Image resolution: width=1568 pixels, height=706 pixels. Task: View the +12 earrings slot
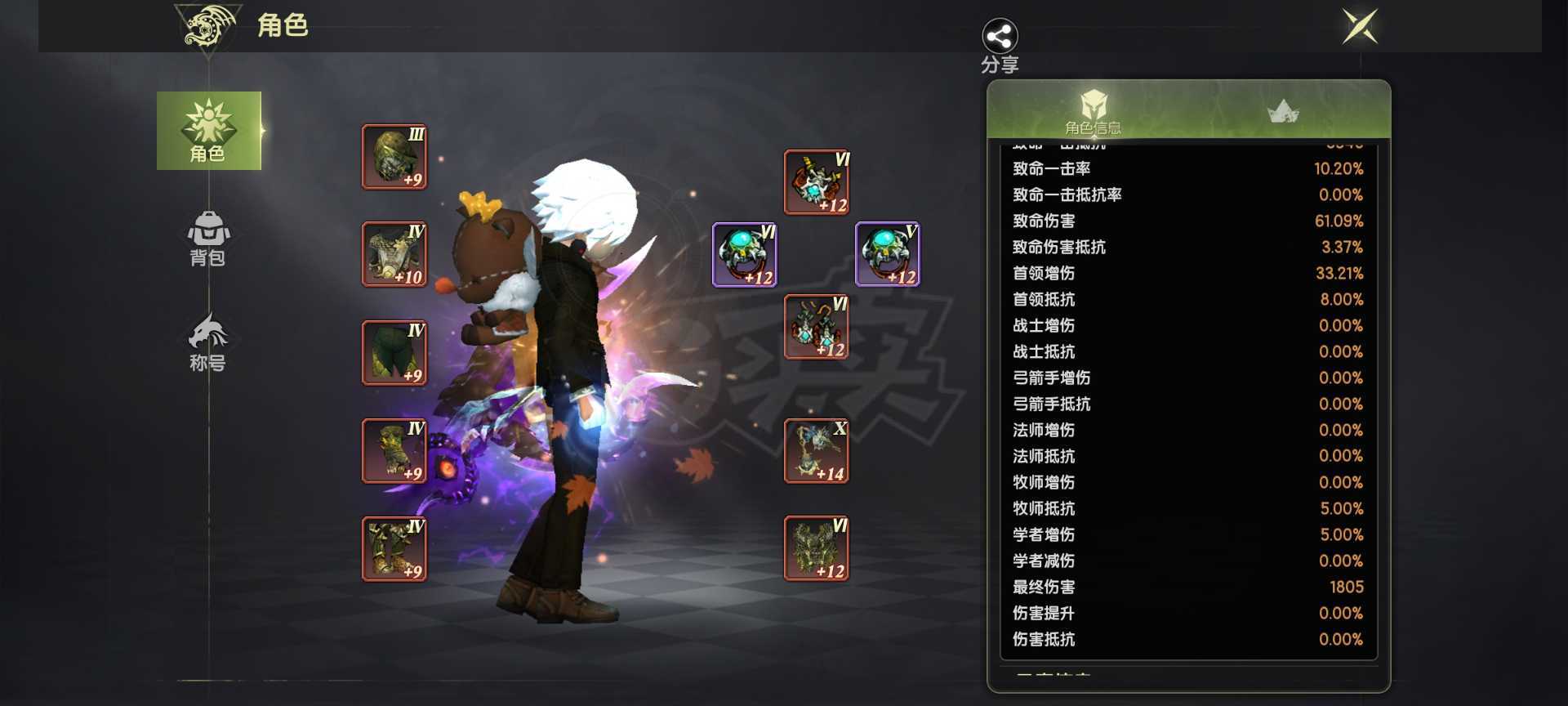[x=817, y=328]
